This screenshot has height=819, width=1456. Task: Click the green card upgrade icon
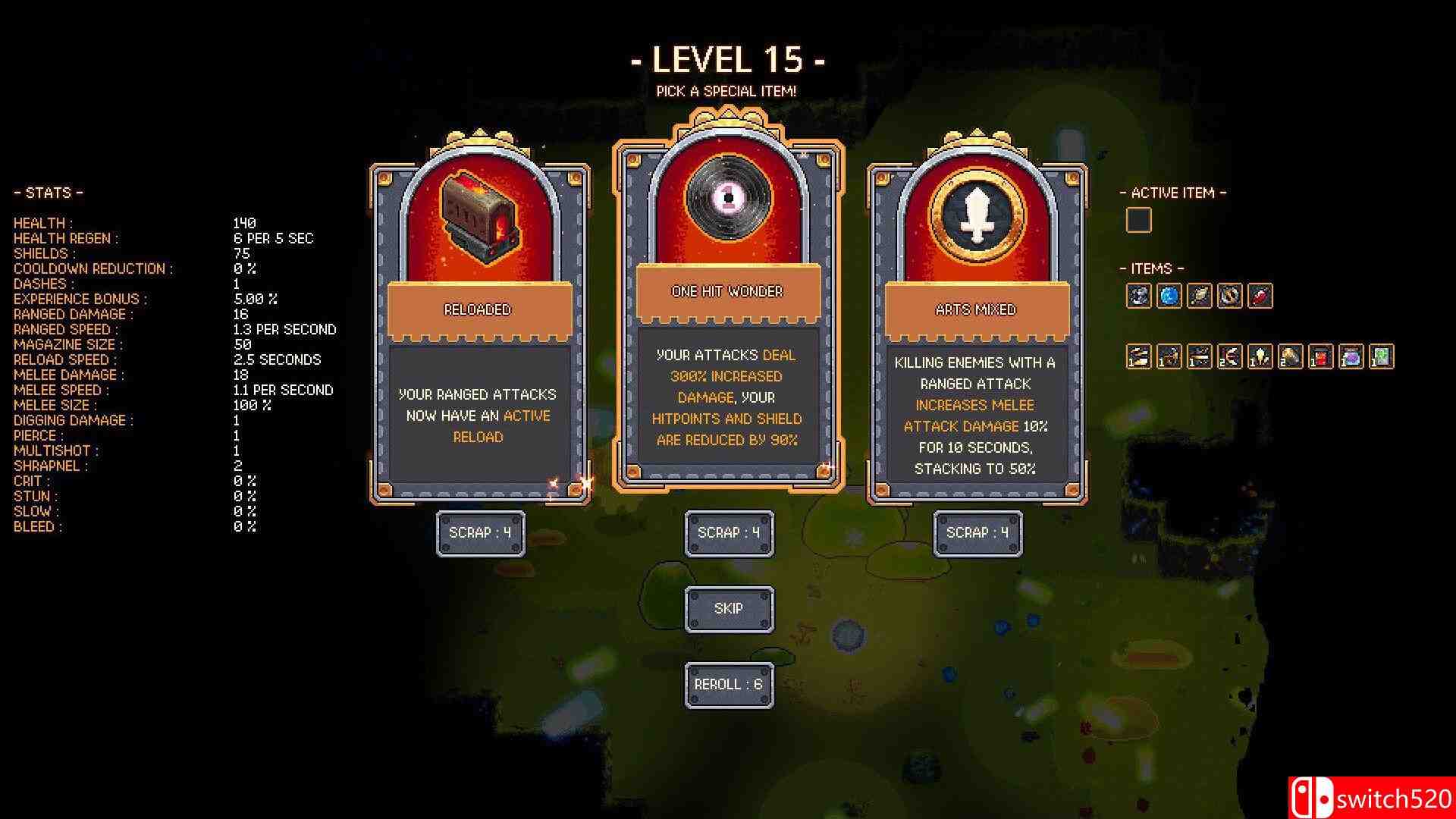1382,356
